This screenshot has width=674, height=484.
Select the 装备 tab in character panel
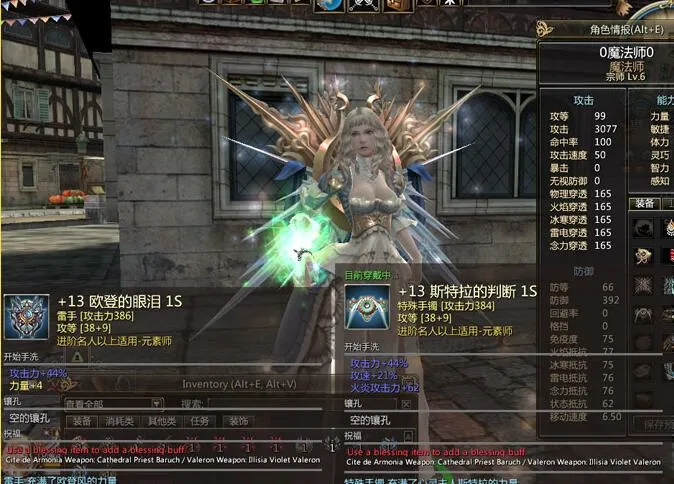pyautogui.click(x=643, y=203)
